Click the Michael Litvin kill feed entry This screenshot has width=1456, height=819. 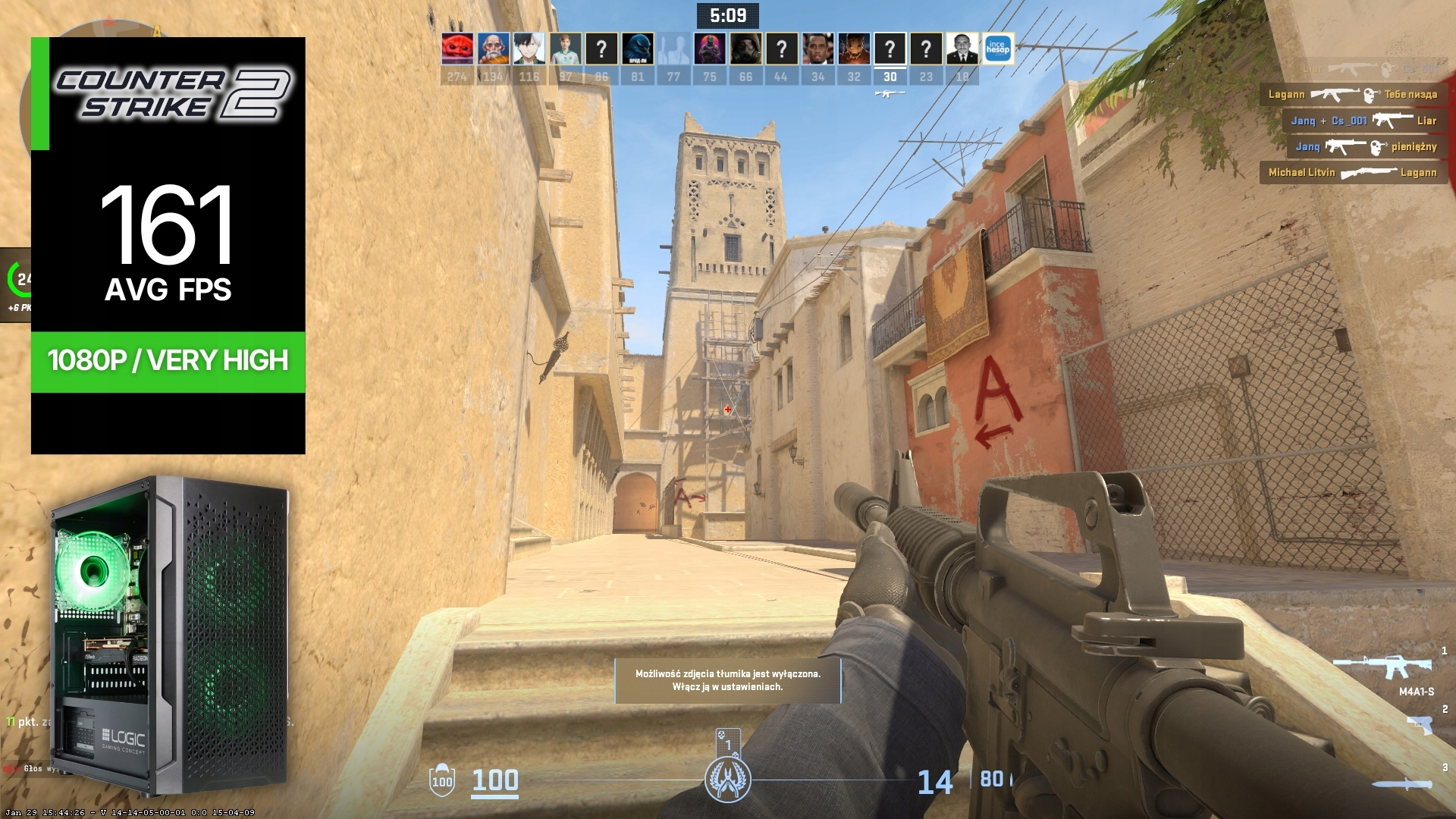click(1352, 173)
